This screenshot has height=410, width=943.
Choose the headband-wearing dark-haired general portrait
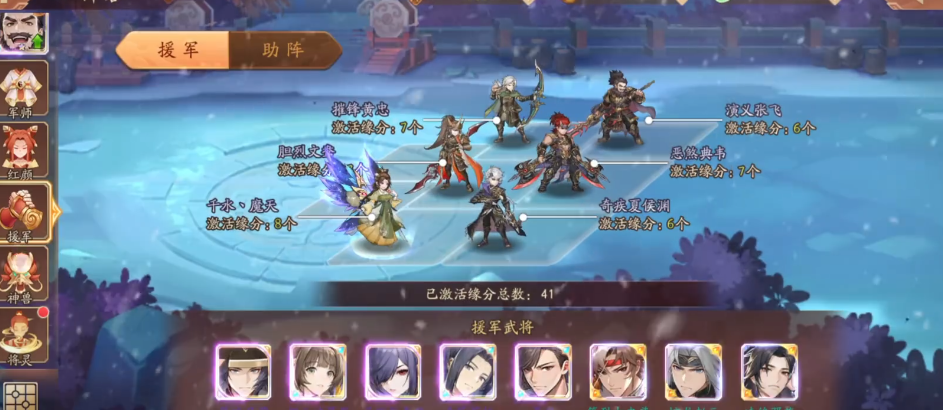point(243,372)
